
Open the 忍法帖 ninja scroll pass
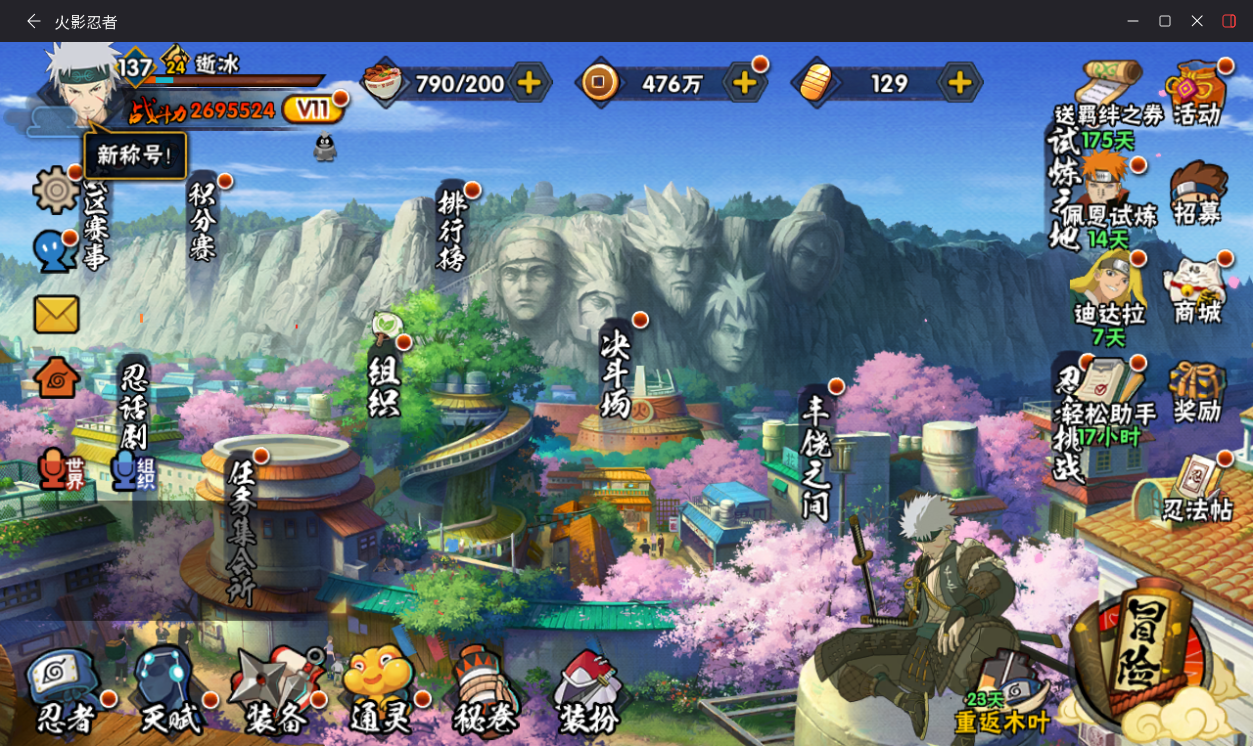coord(1197,490)
